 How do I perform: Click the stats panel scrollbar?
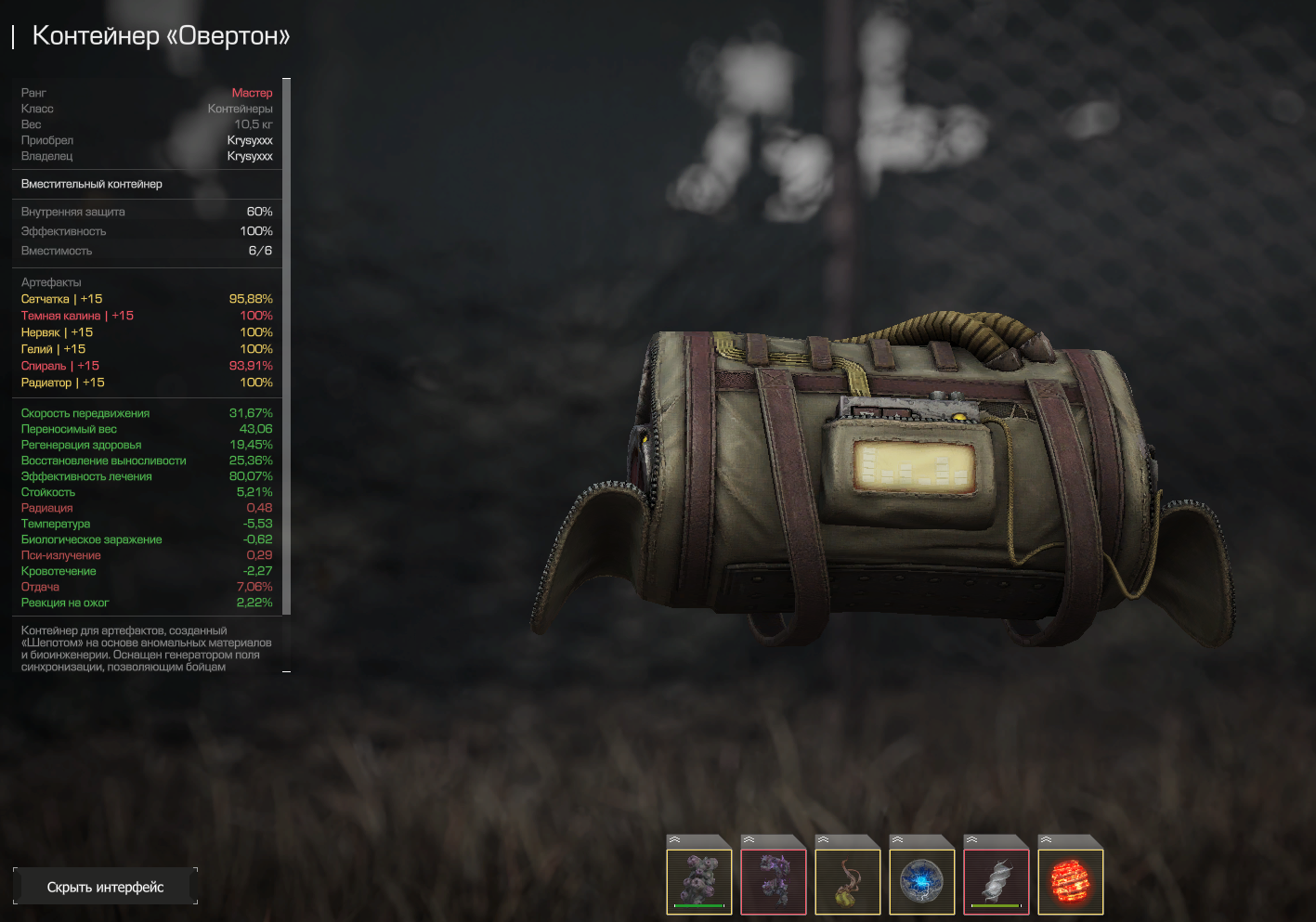pyautogui.click(x=286, y=345)
